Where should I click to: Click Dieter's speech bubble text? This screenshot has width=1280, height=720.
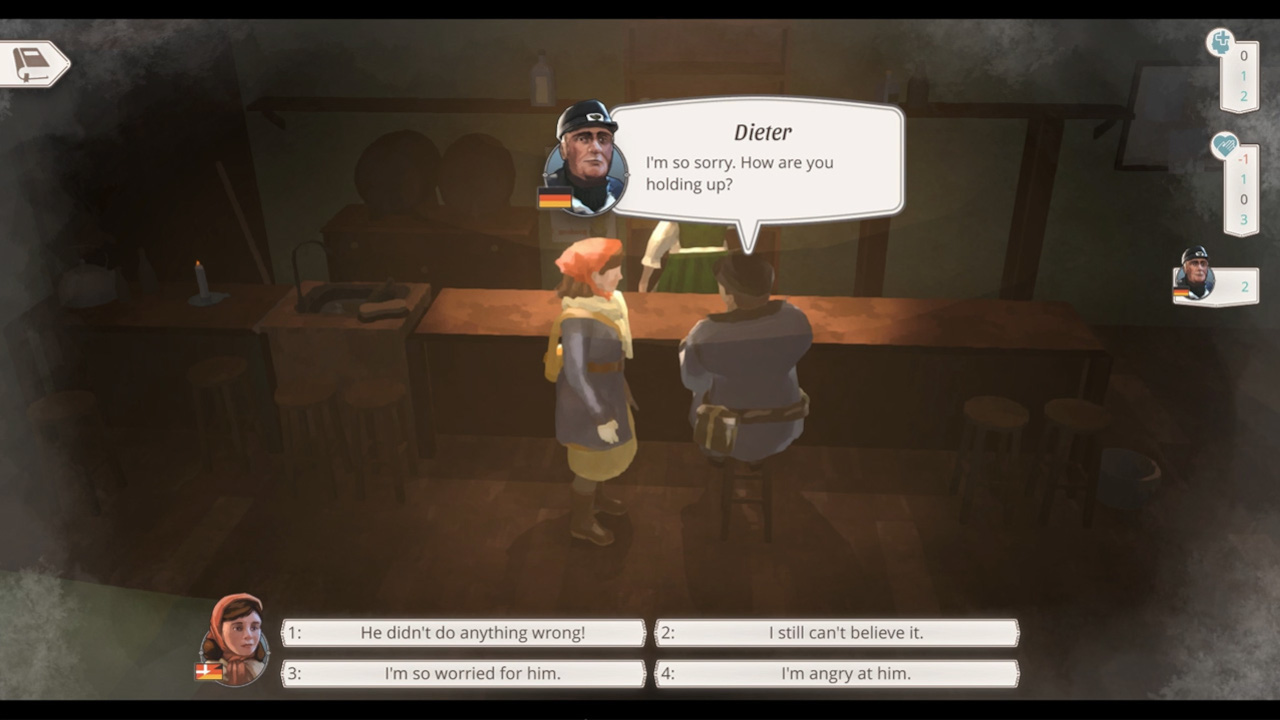point(754,173)
